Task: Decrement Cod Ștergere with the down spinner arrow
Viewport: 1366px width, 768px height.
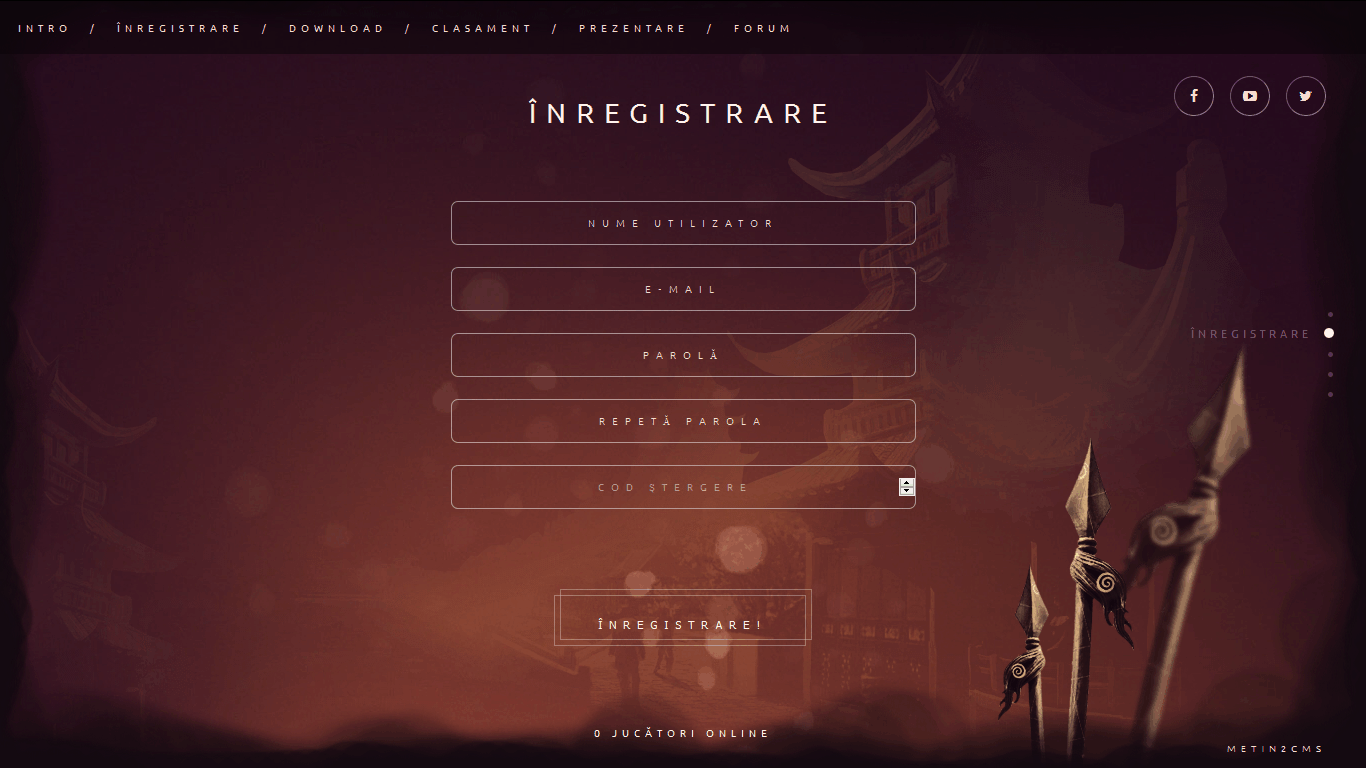Action: tap(906, 492)
